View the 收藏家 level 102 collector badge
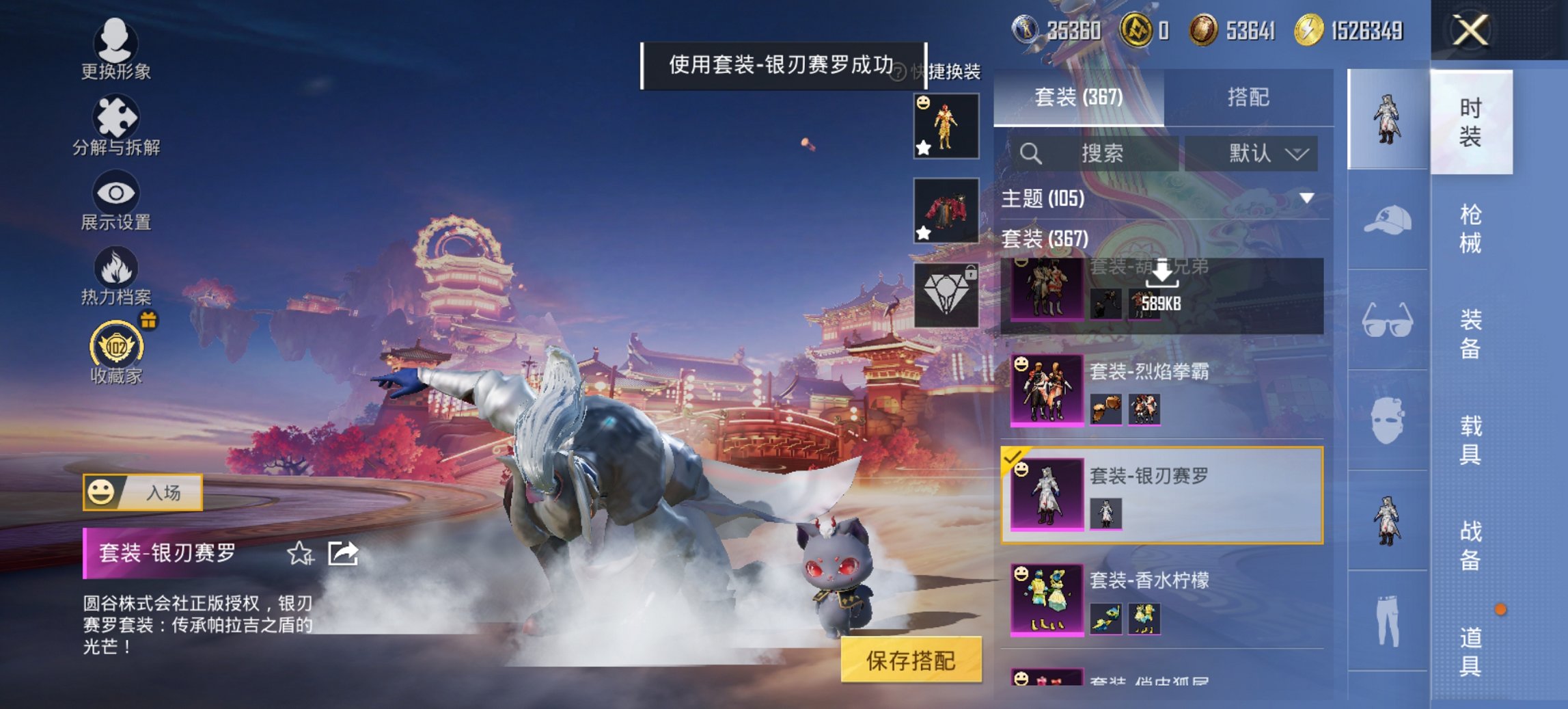 tap(116, 349)
